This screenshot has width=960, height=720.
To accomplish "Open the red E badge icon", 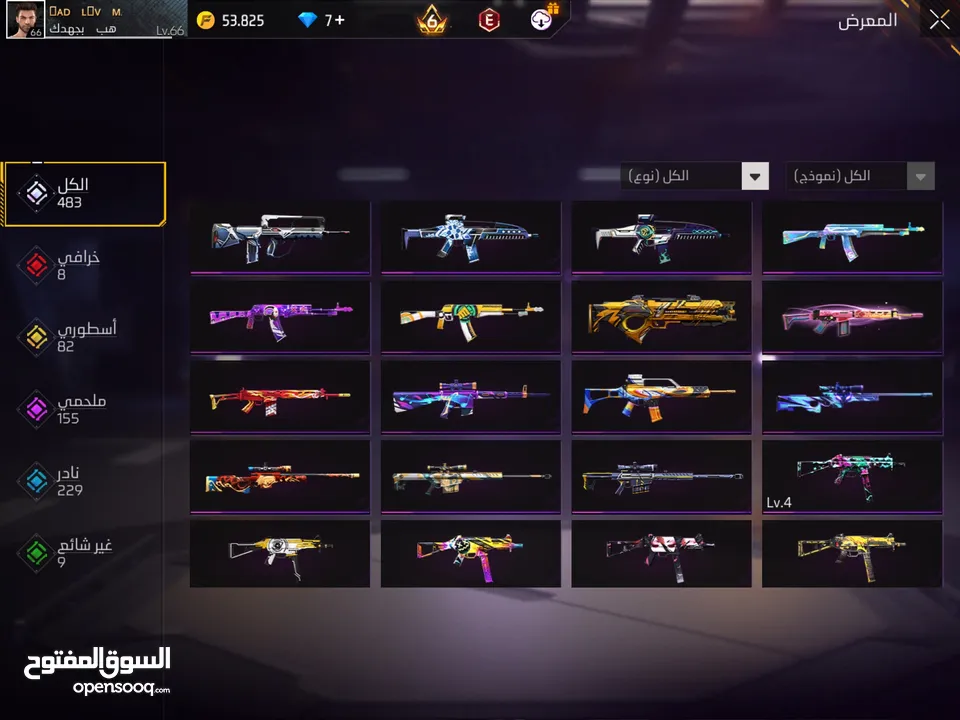I will [489, 20].
